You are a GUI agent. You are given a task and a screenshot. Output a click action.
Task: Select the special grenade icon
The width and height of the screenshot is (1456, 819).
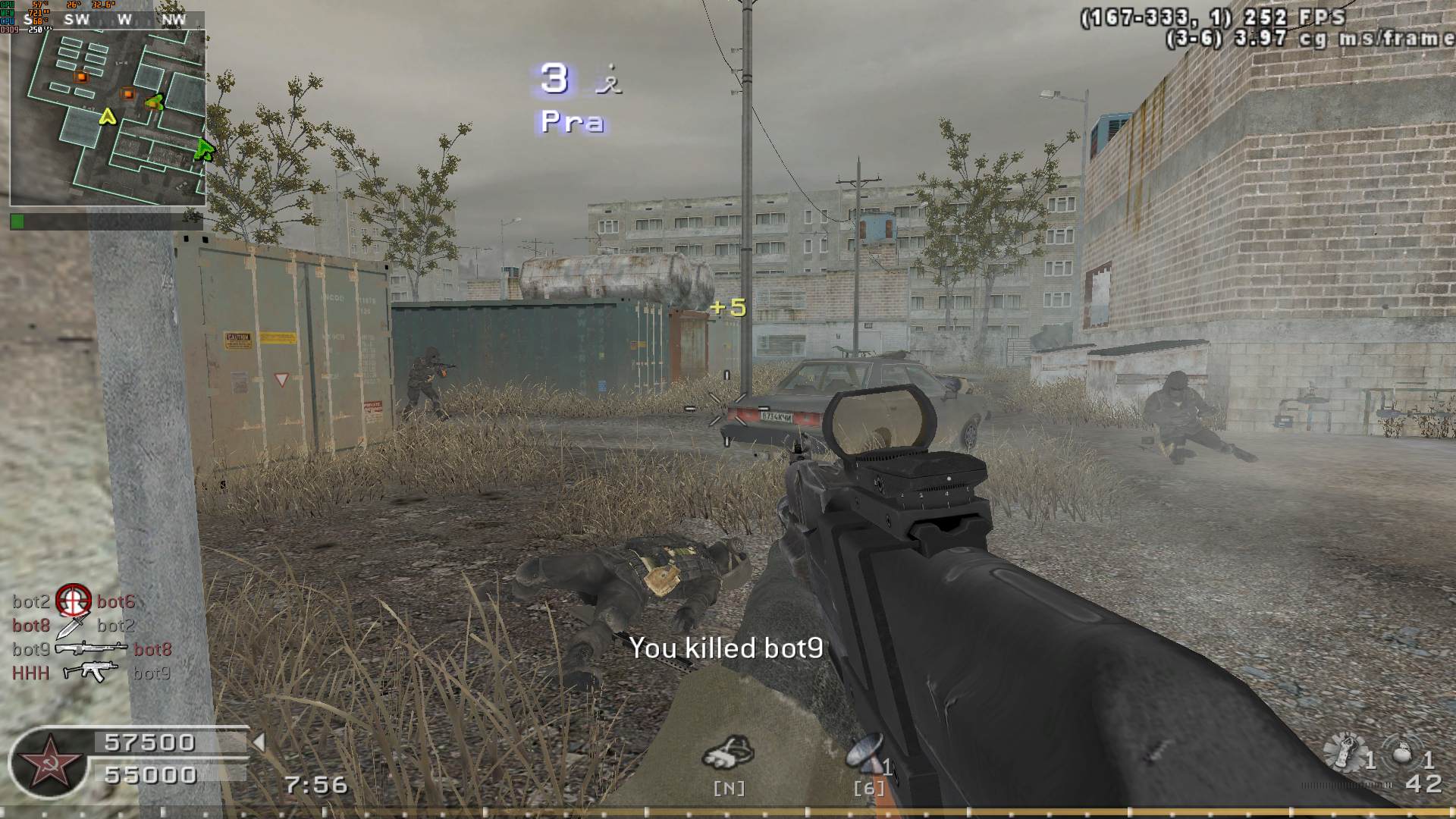tap(1343, 753)
